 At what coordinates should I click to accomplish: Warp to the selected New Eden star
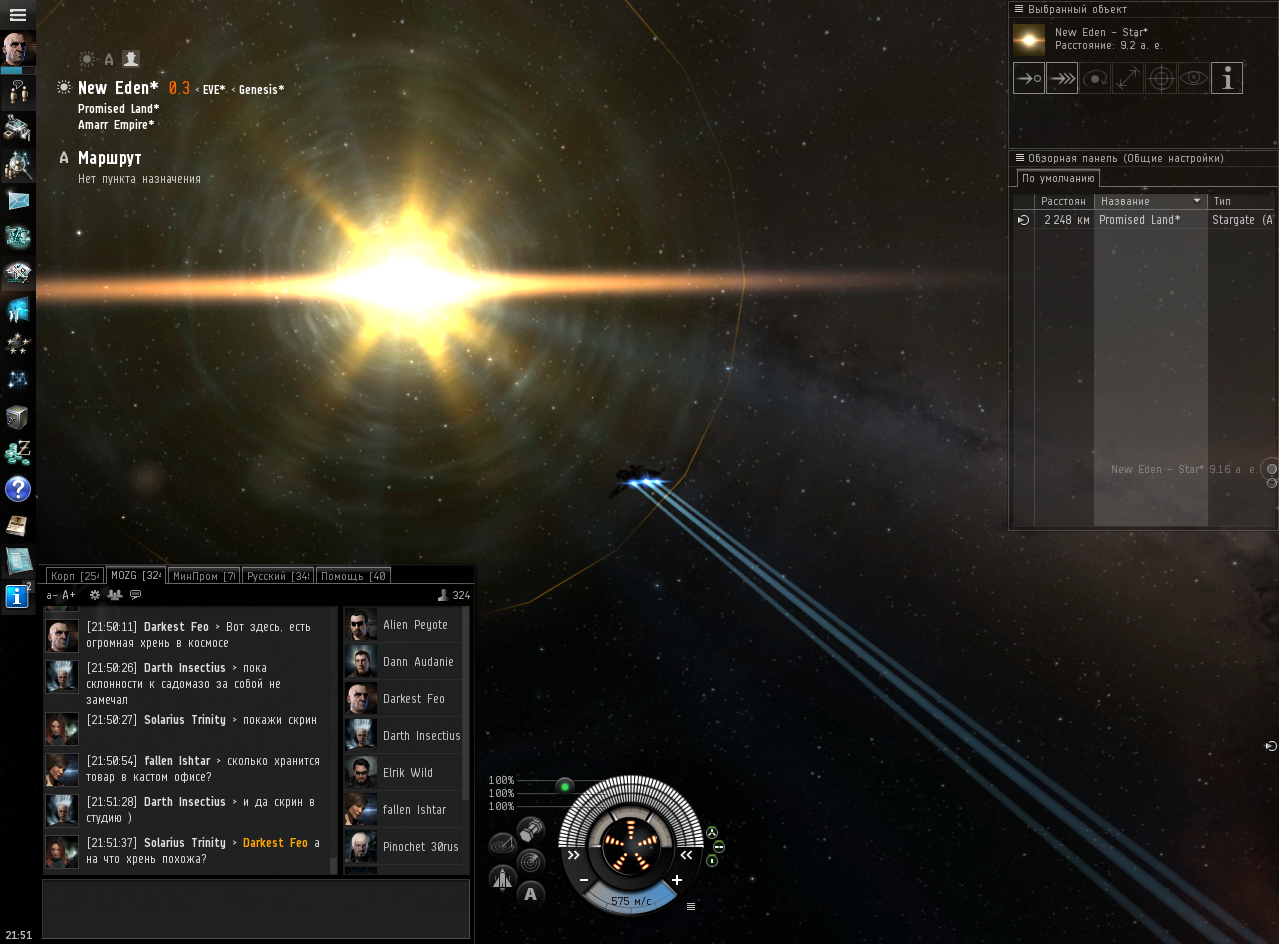click(1062, 78)
